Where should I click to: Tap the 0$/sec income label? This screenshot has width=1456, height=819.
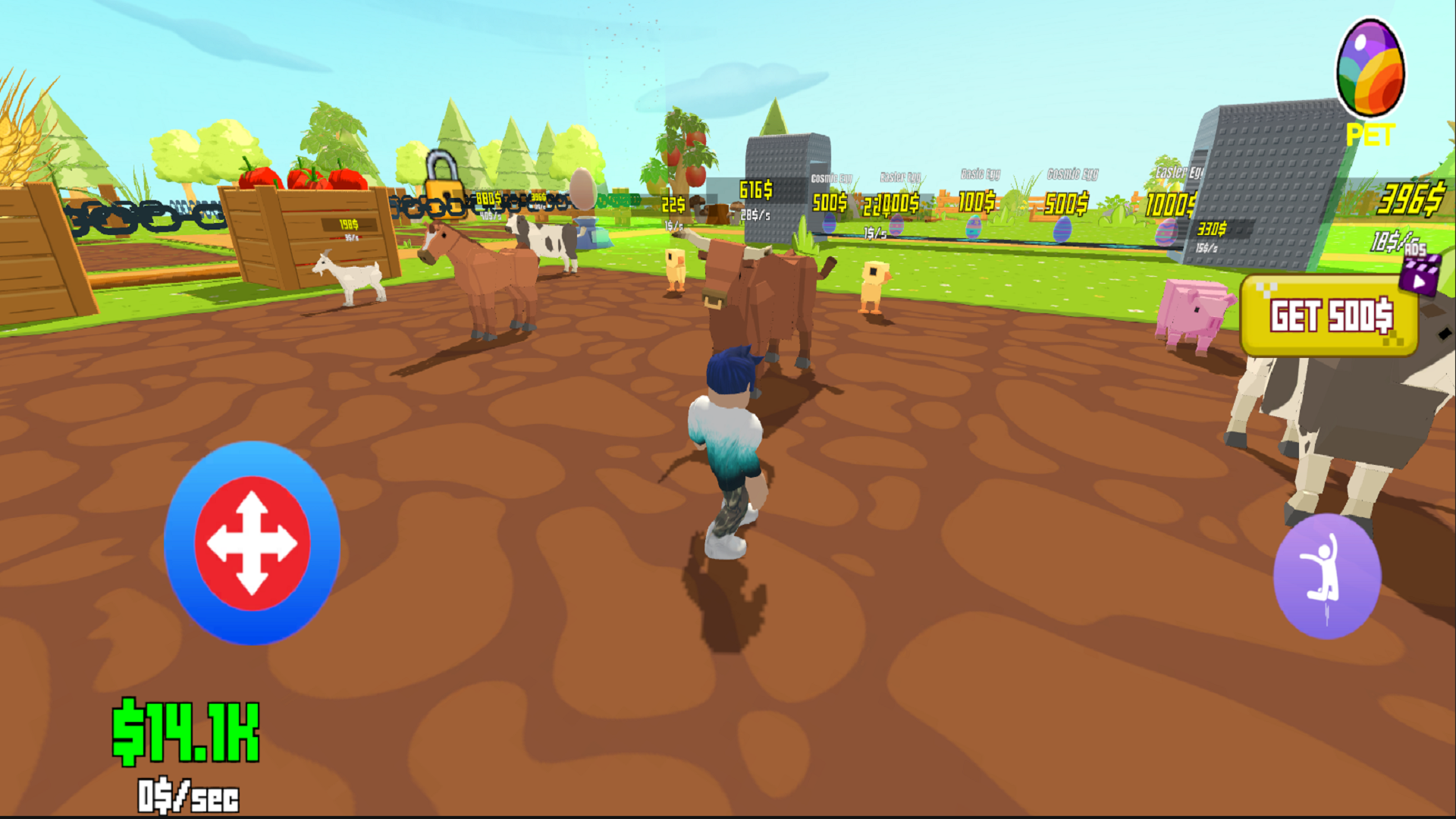click(x=187, y=795)
